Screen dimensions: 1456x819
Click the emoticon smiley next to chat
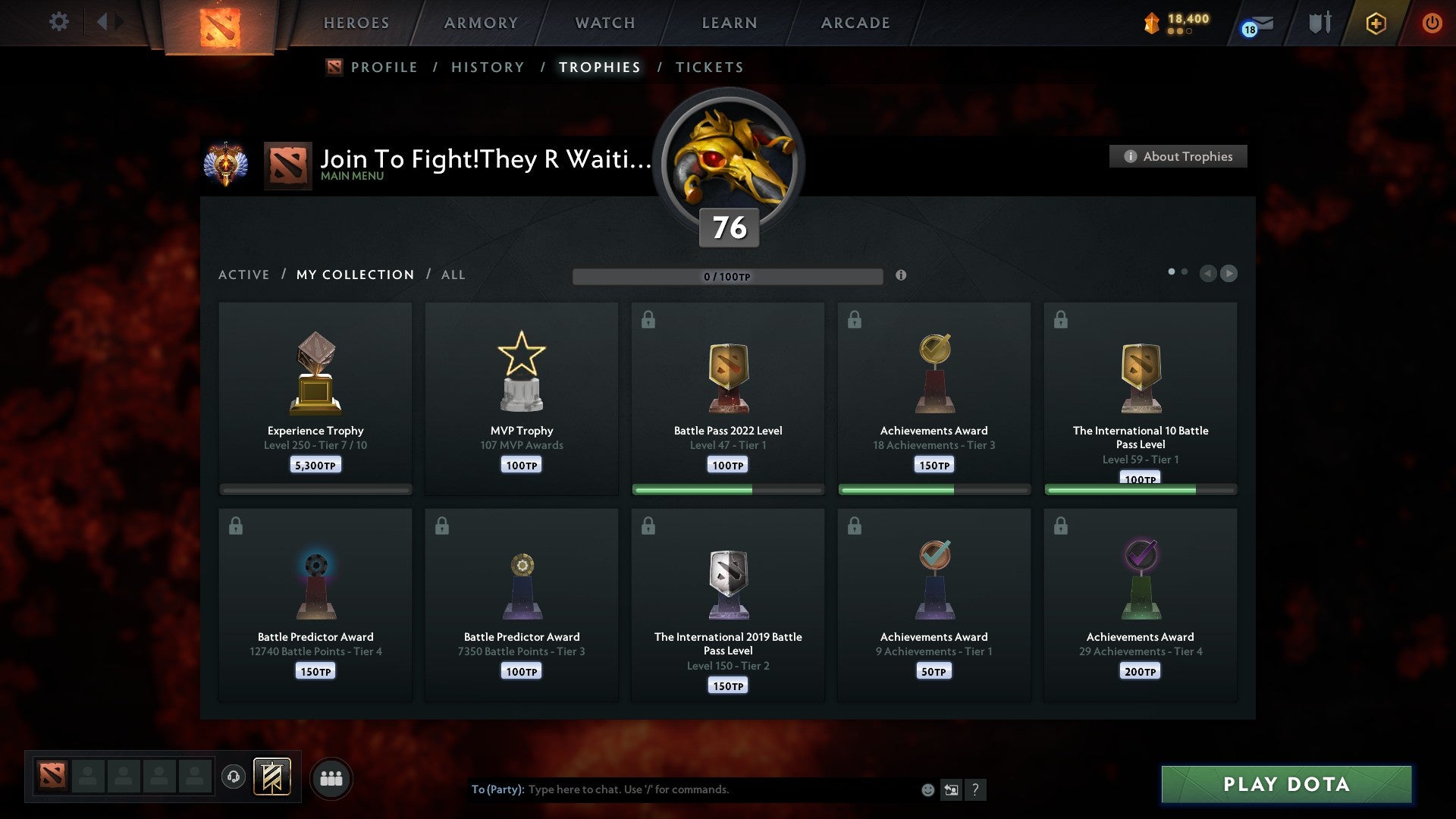point(929,789)
